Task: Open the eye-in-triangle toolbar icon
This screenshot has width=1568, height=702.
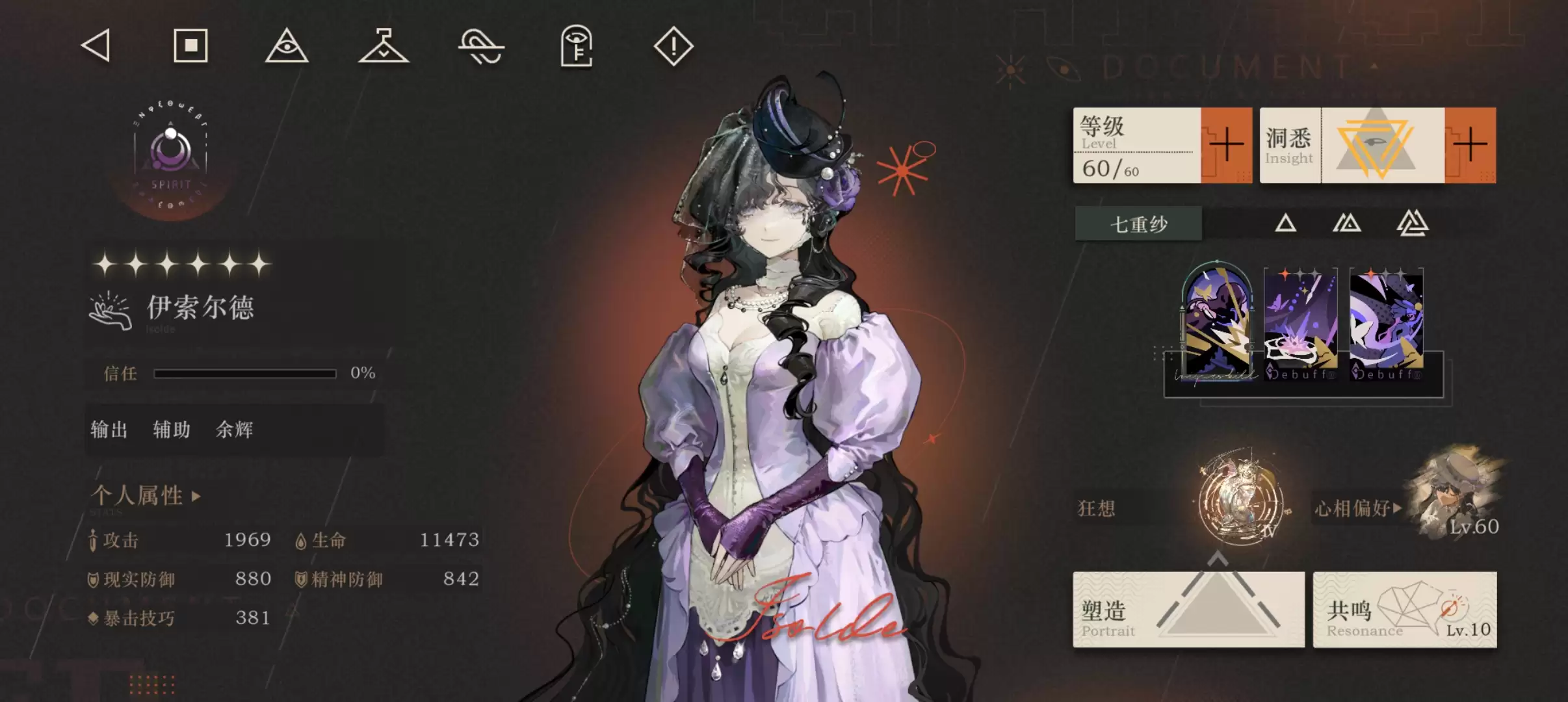Action: (287, 46)
